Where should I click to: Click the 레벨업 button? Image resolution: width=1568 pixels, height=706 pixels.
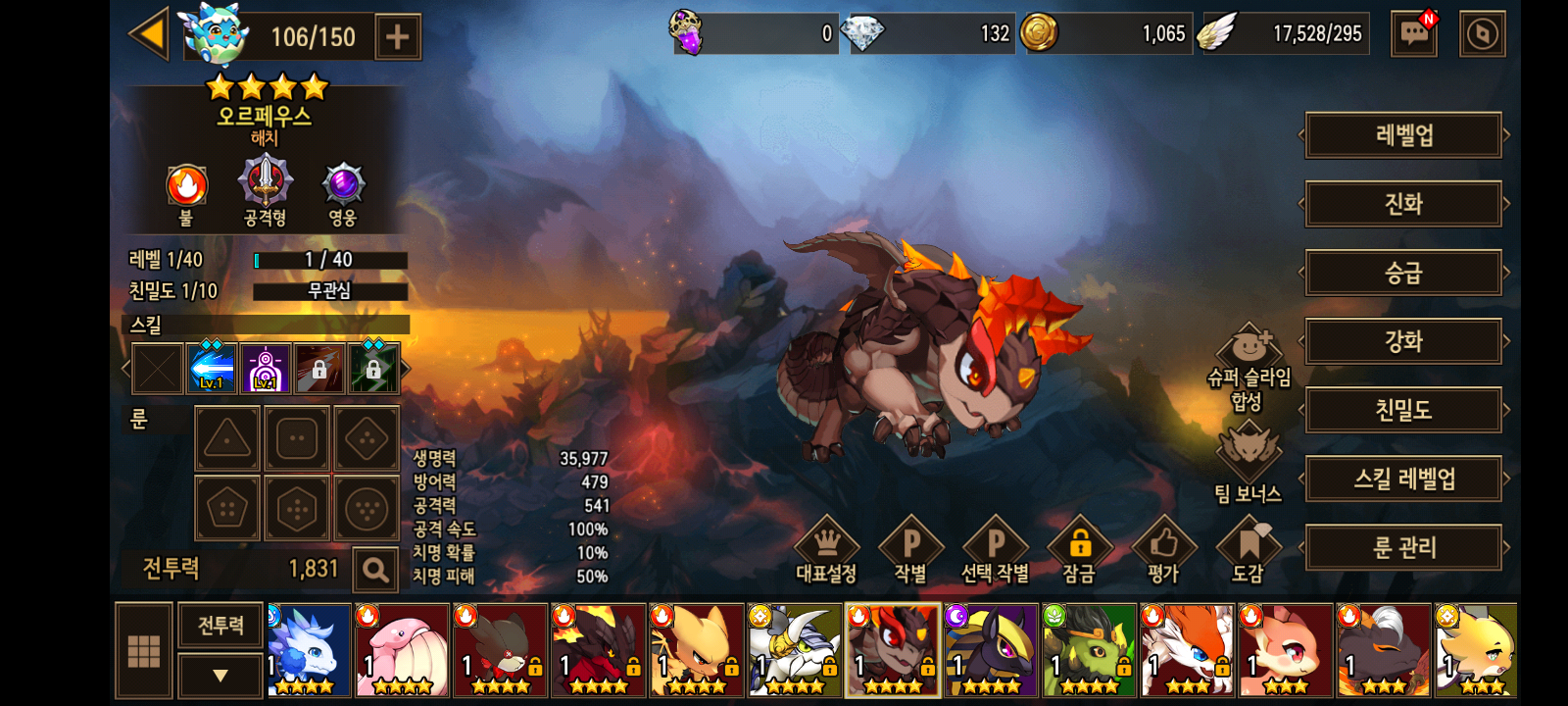(1403, 135)
